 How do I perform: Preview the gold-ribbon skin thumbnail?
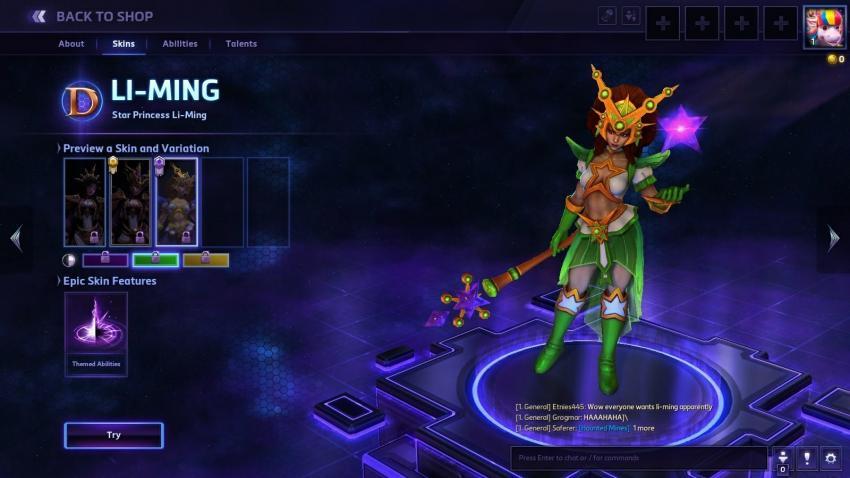pyautogui.click(x=130, y=202)
